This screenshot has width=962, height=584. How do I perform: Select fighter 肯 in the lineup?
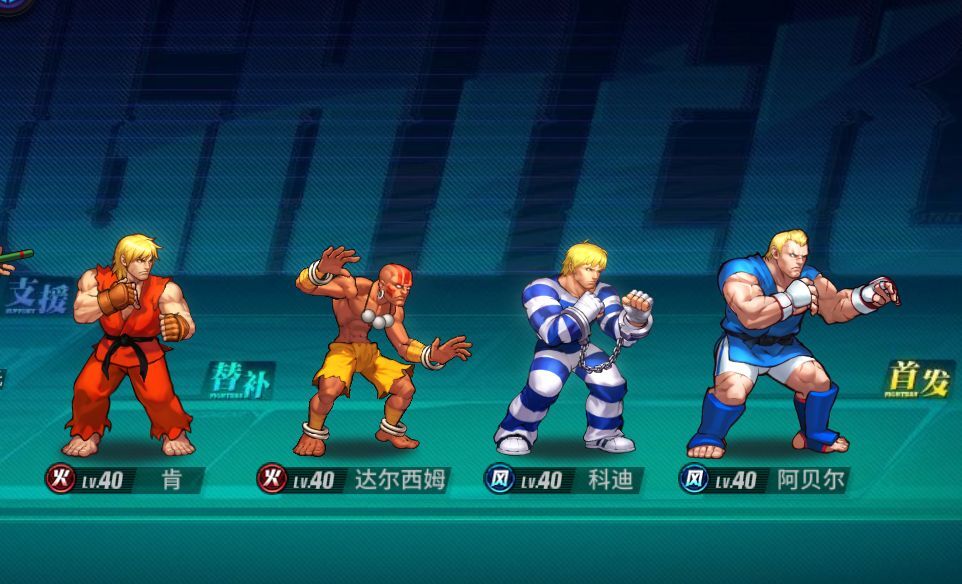pyautogui.click(x=132, y=345)
